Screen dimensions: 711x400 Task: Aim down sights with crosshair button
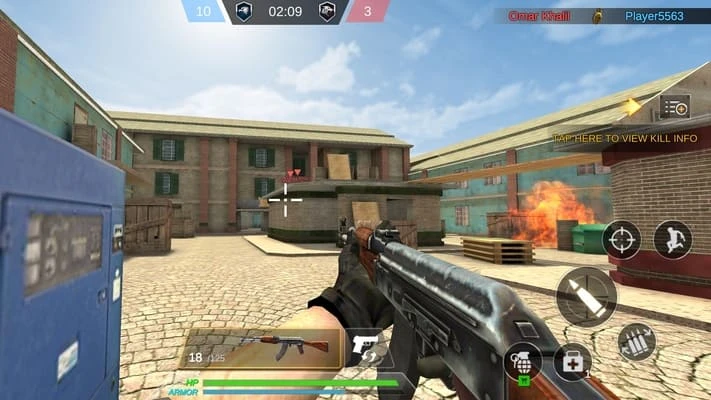click(x=622, y=240)
